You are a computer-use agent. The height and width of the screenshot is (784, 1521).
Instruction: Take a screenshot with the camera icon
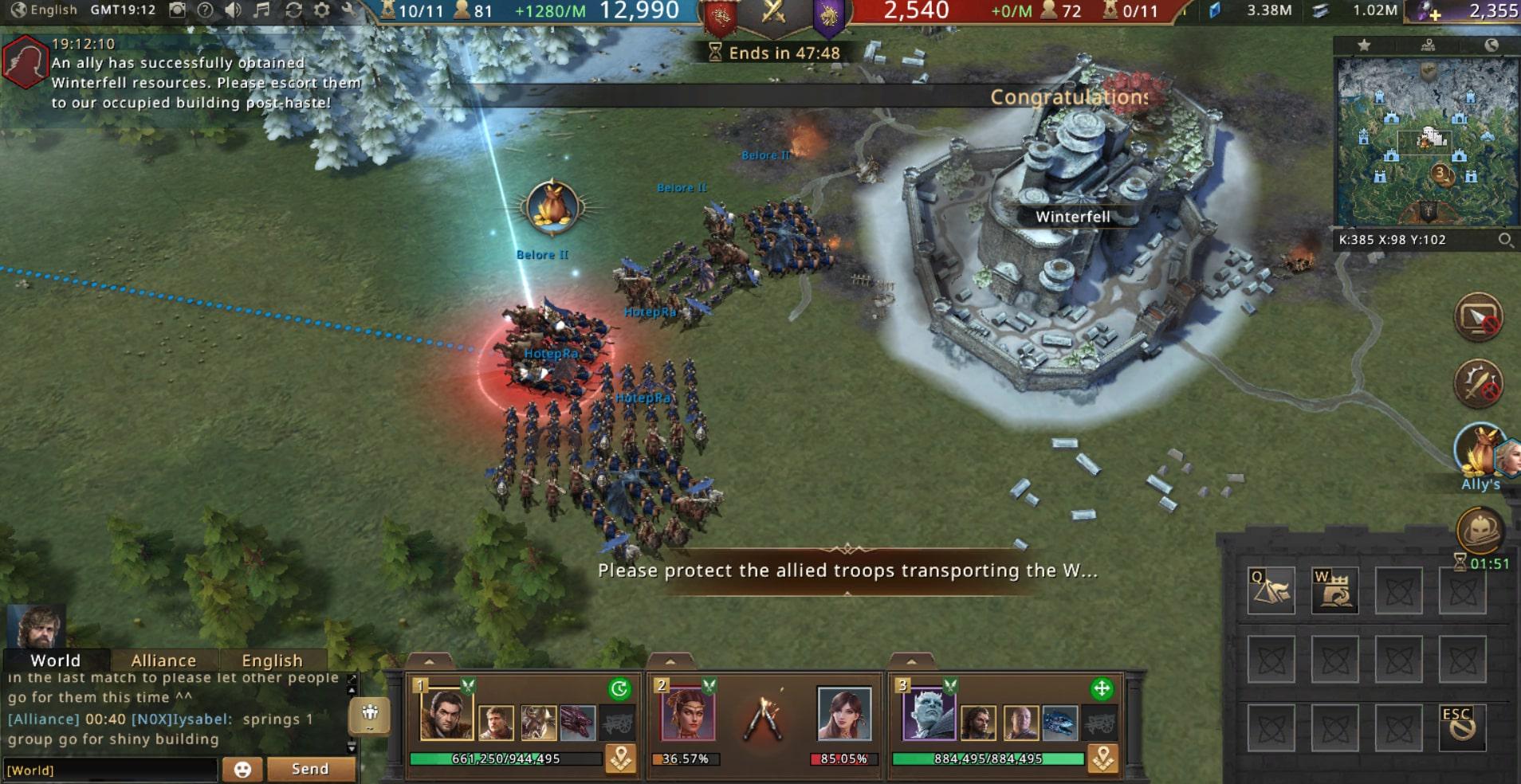[178, 10]
